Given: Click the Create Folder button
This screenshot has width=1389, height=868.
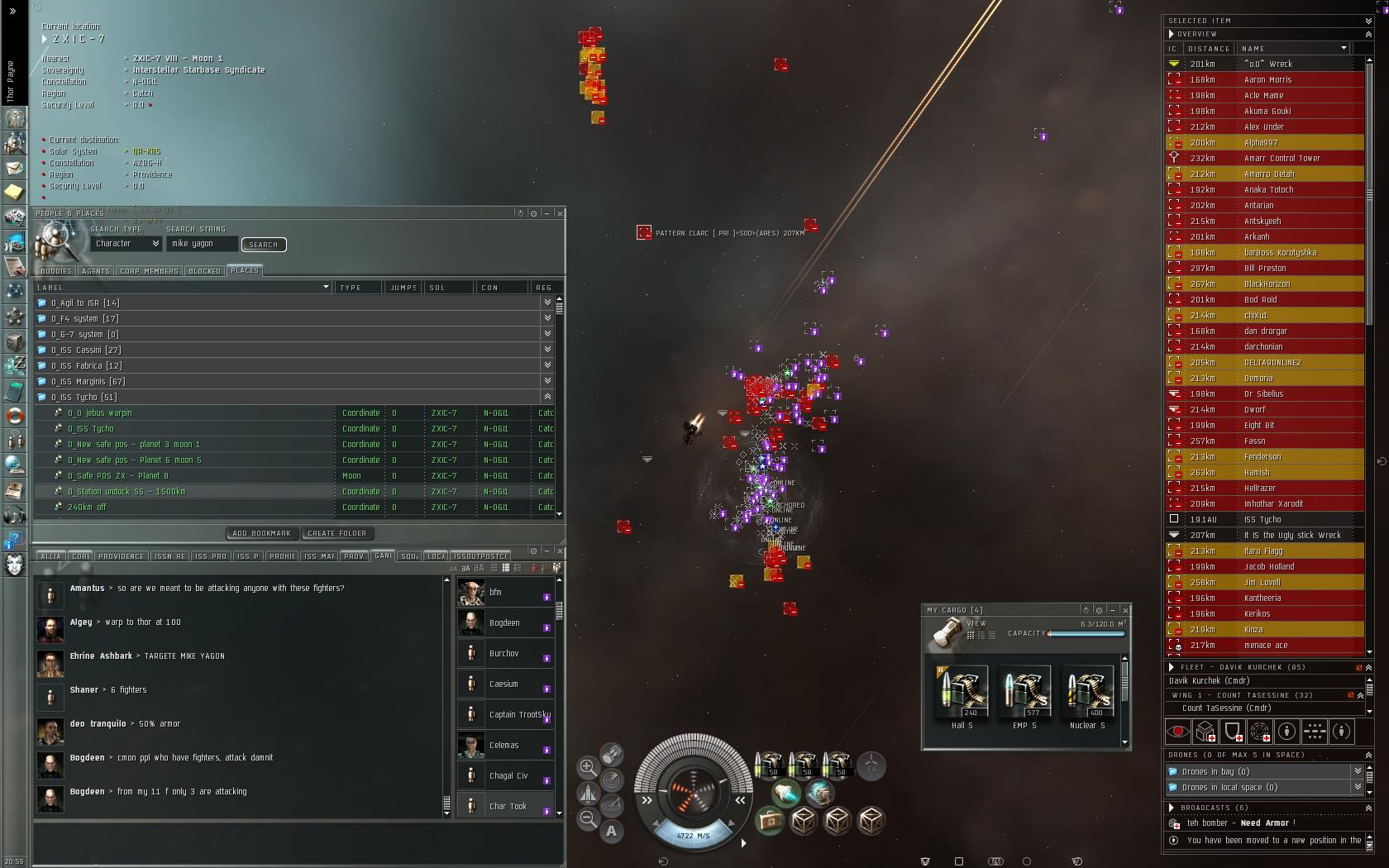Looking at the screenshot, I should pyautogui.click(x=337, y=533).
